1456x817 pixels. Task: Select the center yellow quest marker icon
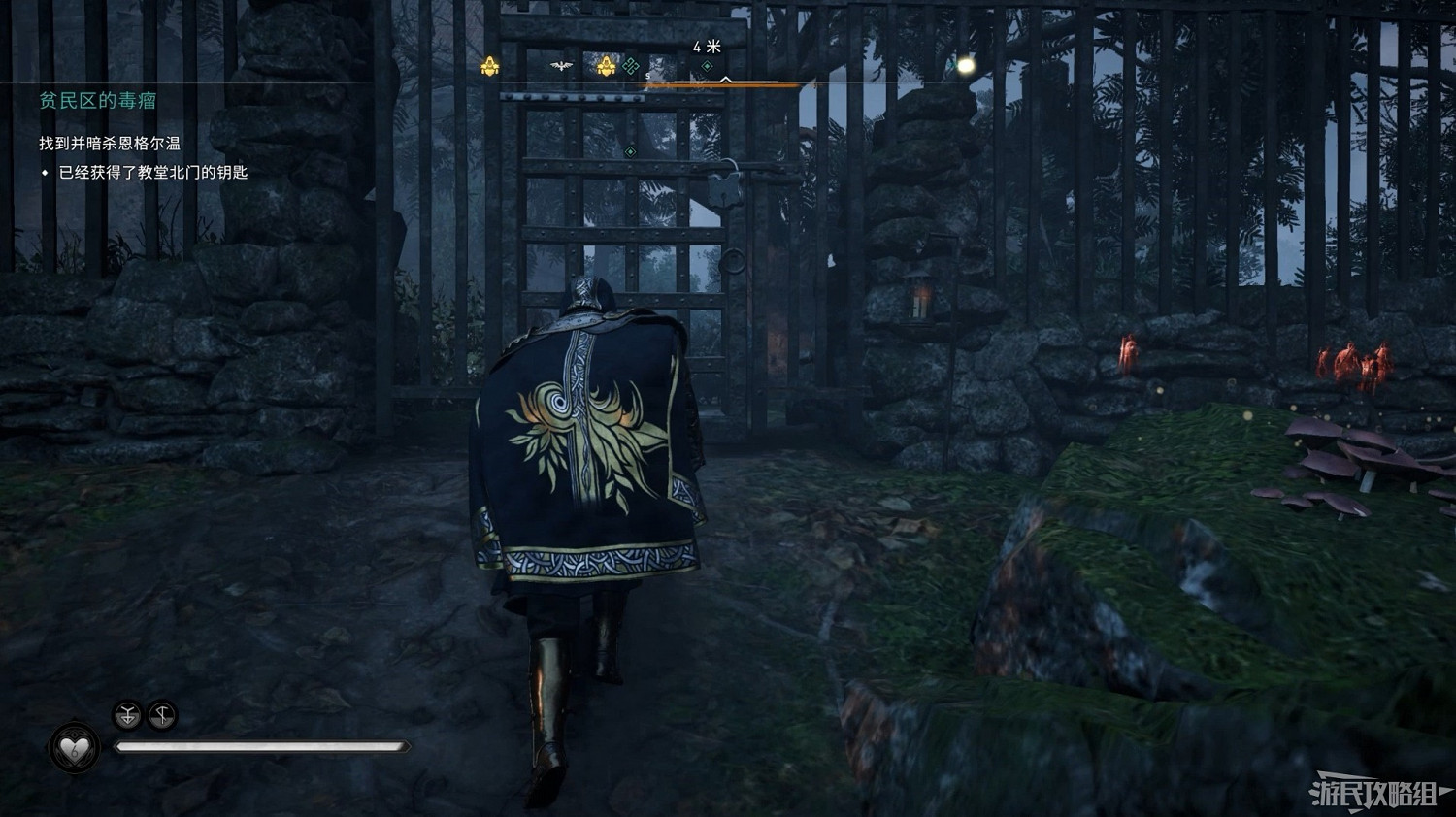coord(606,65)
